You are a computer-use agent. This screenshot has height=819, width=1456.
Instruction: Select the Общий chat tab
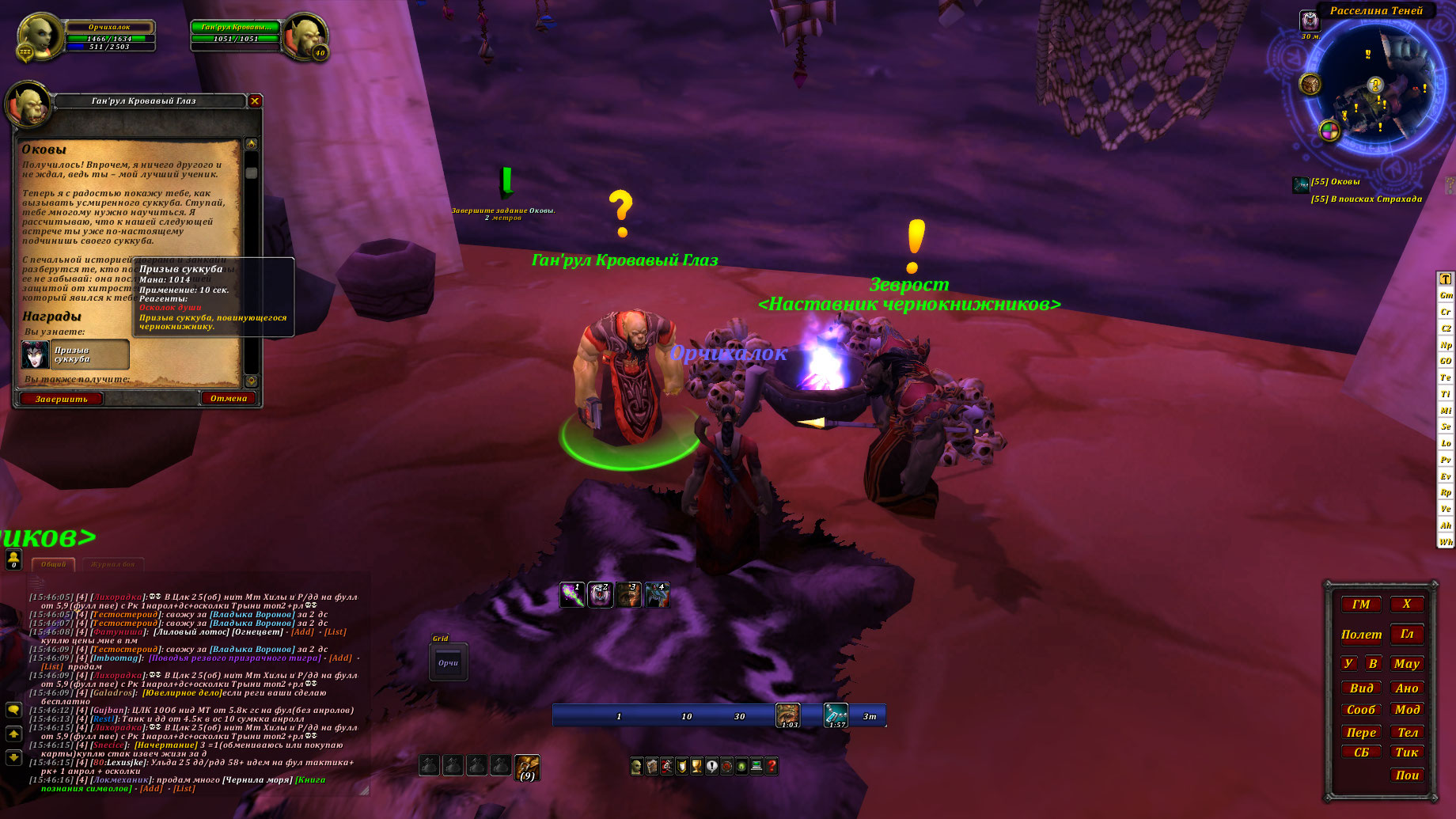coord(54,564)
